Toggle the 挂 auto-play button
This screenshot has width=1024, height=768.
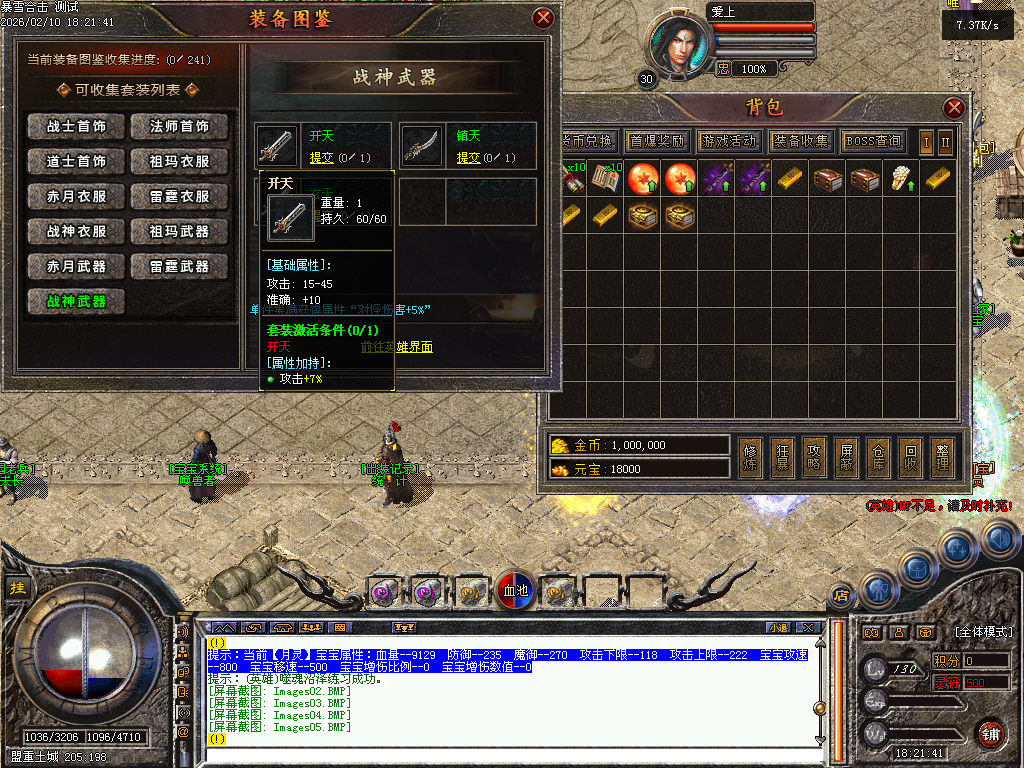[x=17, y=588]
